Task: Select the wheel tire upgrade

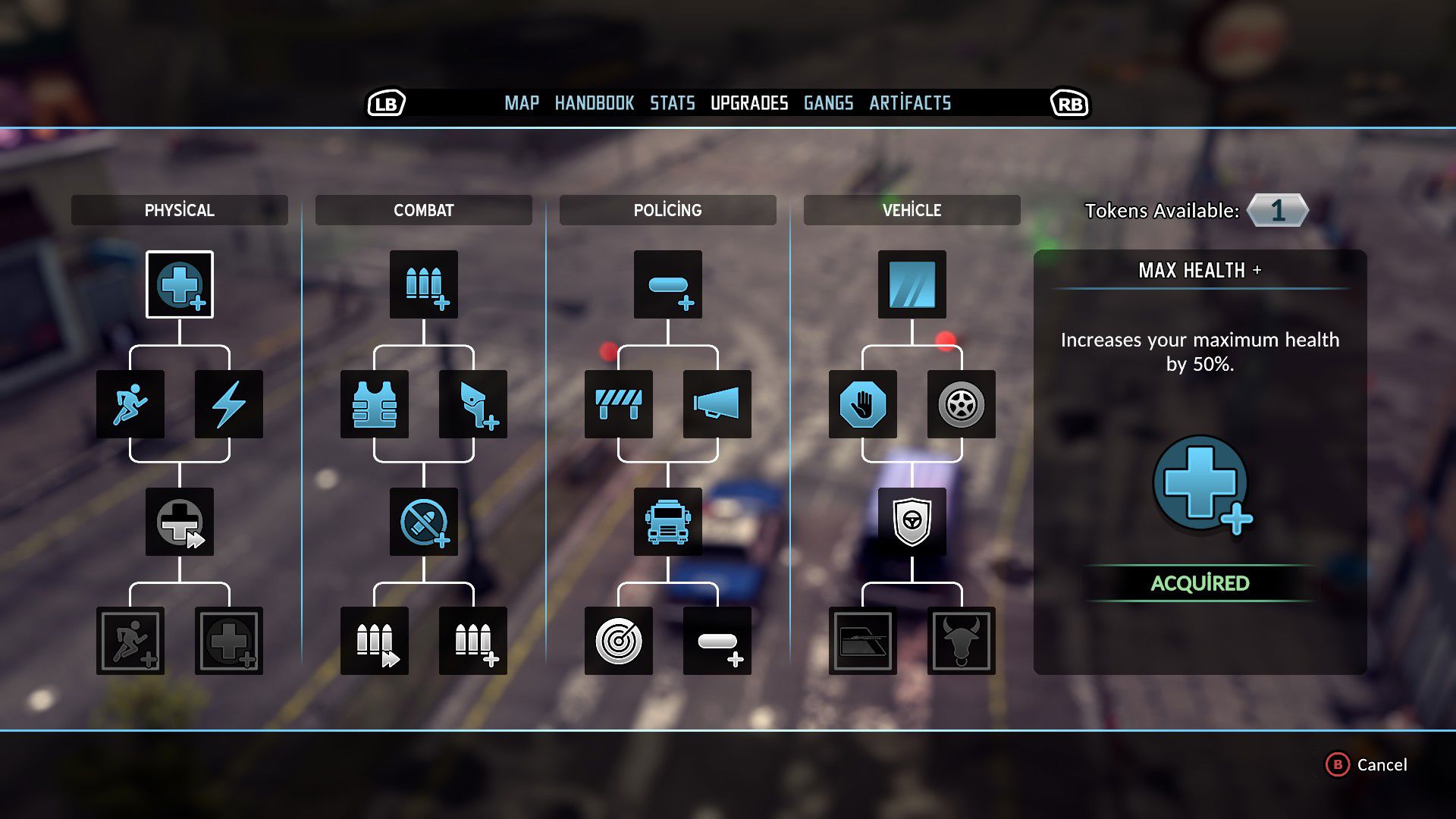Action: tap(962, 404)
